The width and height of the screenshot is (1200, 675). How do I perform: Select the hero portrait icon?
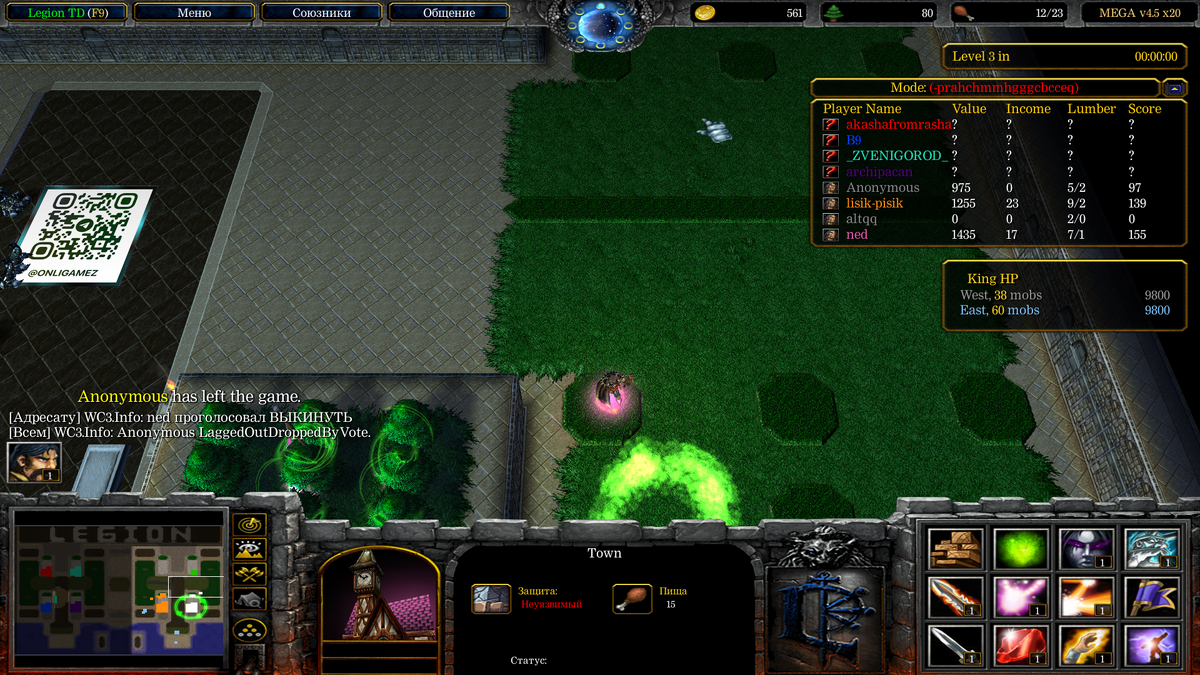[34, 462]
